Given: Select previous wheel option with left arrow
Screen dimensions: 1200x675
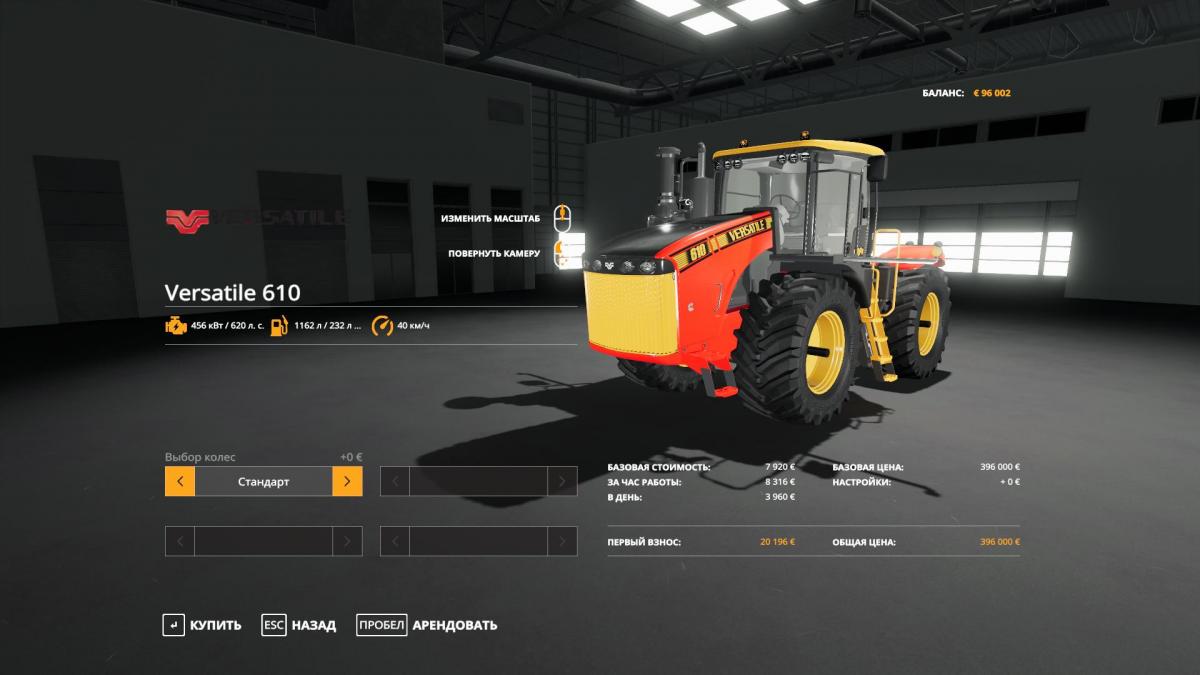Looking at the screenshot, I should [x=180, y=481].
